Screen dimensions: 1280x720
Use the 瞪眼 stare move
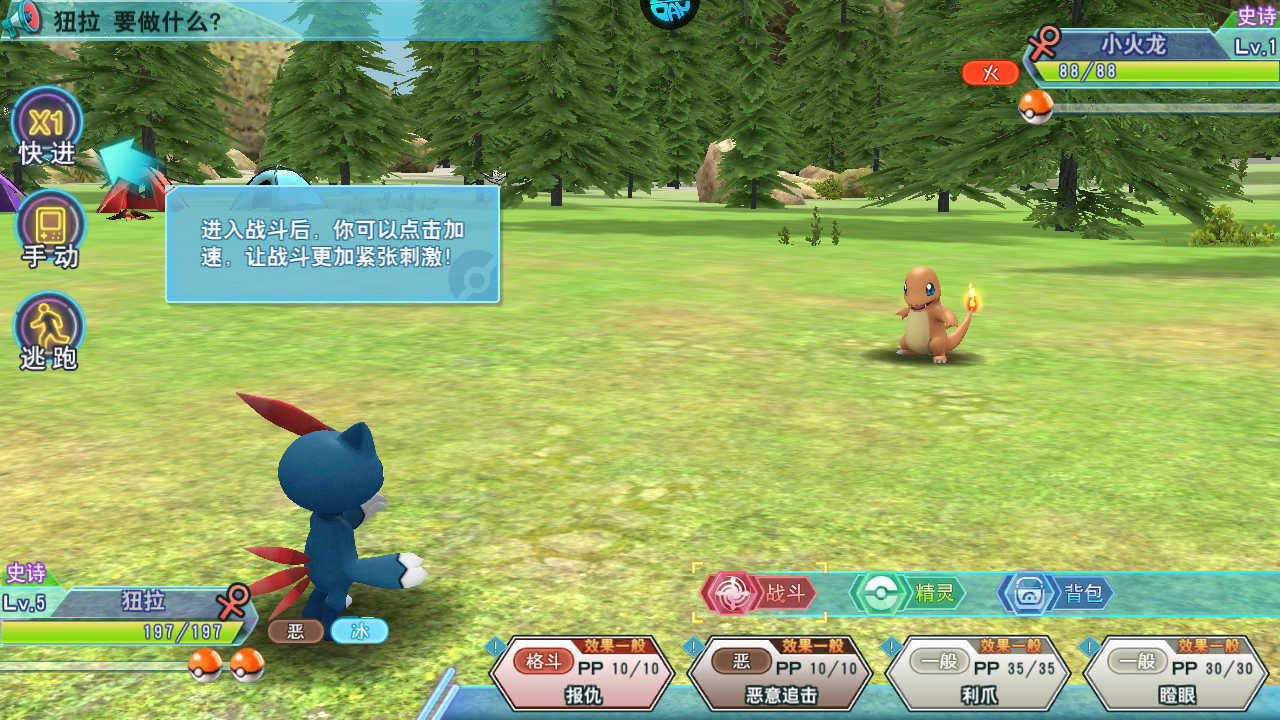click(1175, 673)
